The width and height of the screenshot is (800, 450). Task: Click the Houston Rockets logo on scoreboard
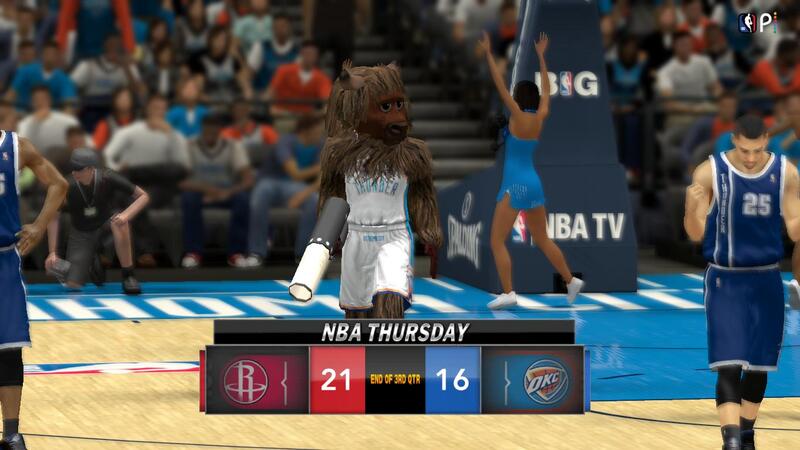[x=246, y=381]
